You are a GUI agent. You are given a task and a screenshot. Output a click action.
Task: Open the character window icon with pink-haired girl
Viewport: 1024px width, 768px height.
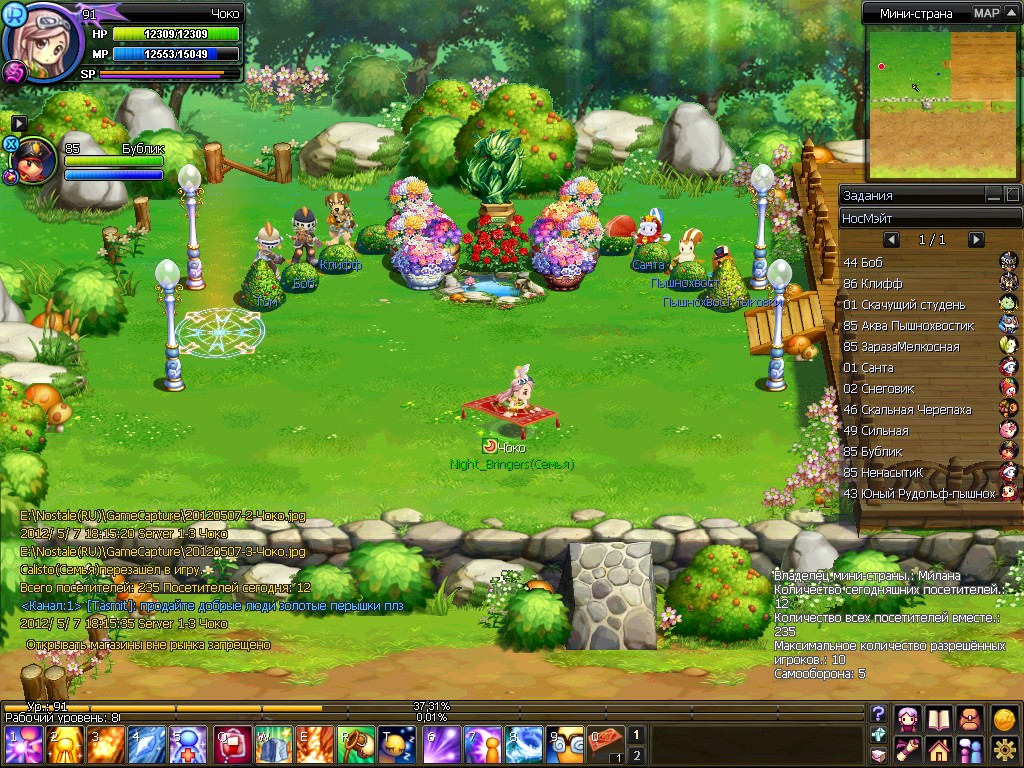pos(908,719)
